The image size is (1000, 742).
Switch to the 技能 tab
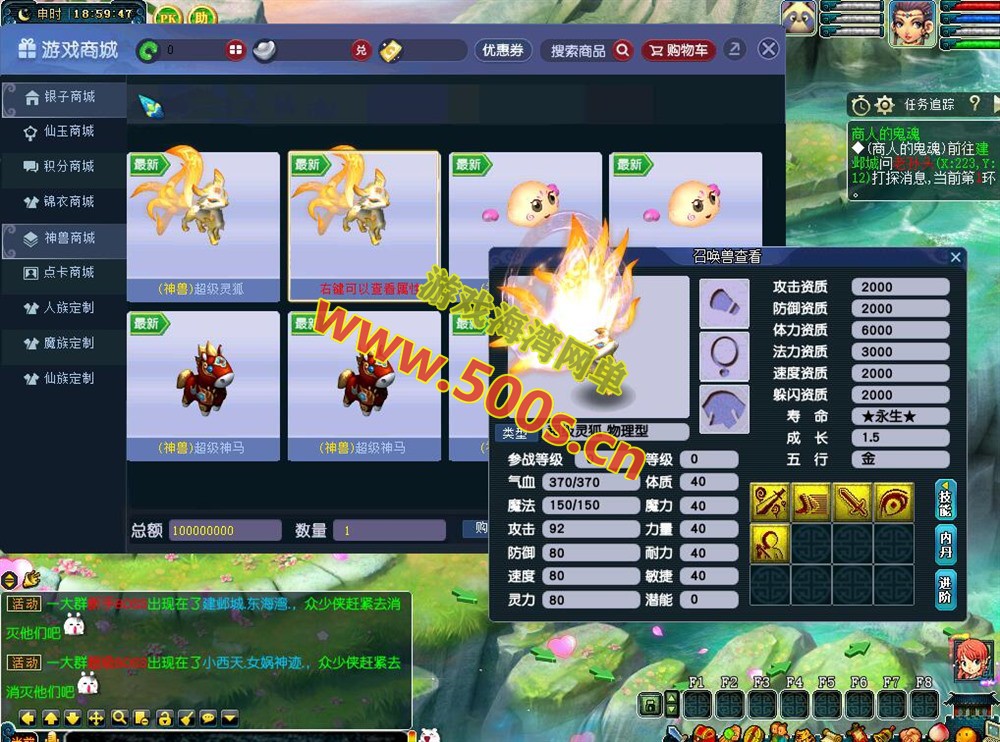pyautogui.click(x=945, y=498)
